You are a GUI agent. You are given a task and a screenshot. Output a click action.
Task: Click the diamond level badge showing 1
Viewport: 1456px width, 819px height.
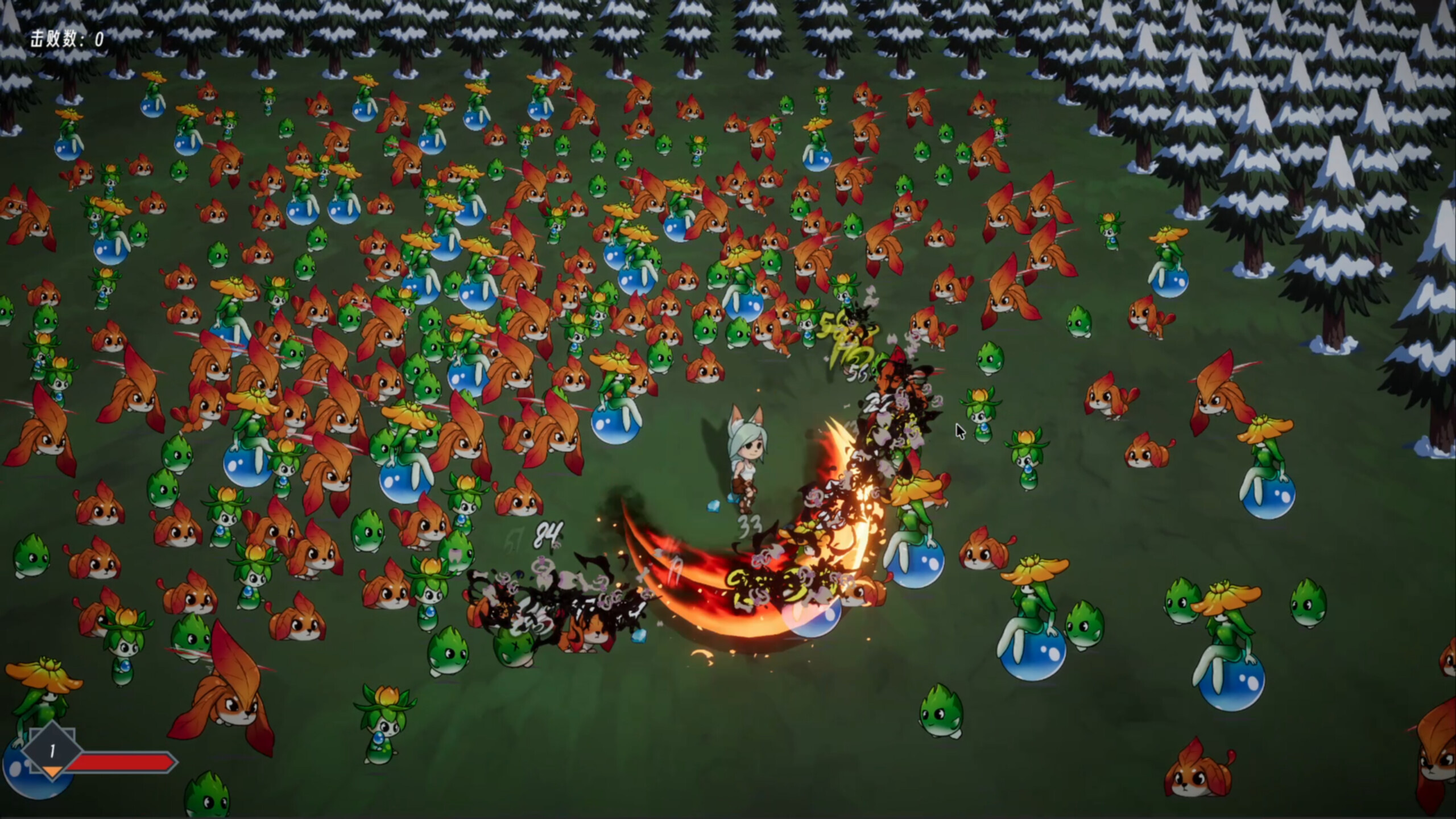click(52, 751)
